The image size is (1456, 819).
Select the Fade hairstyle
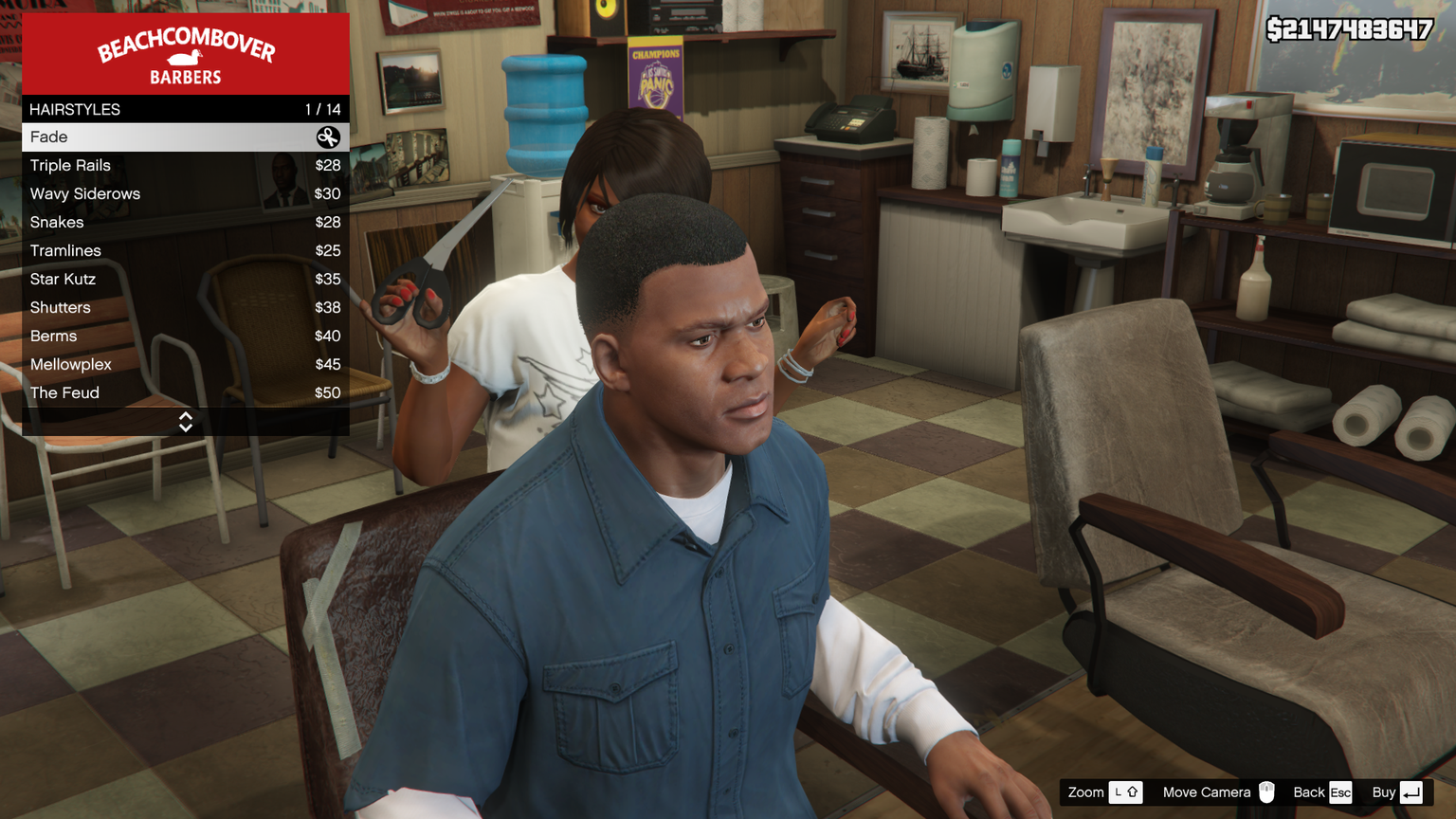pyautogui.click(x=185, y=137)
